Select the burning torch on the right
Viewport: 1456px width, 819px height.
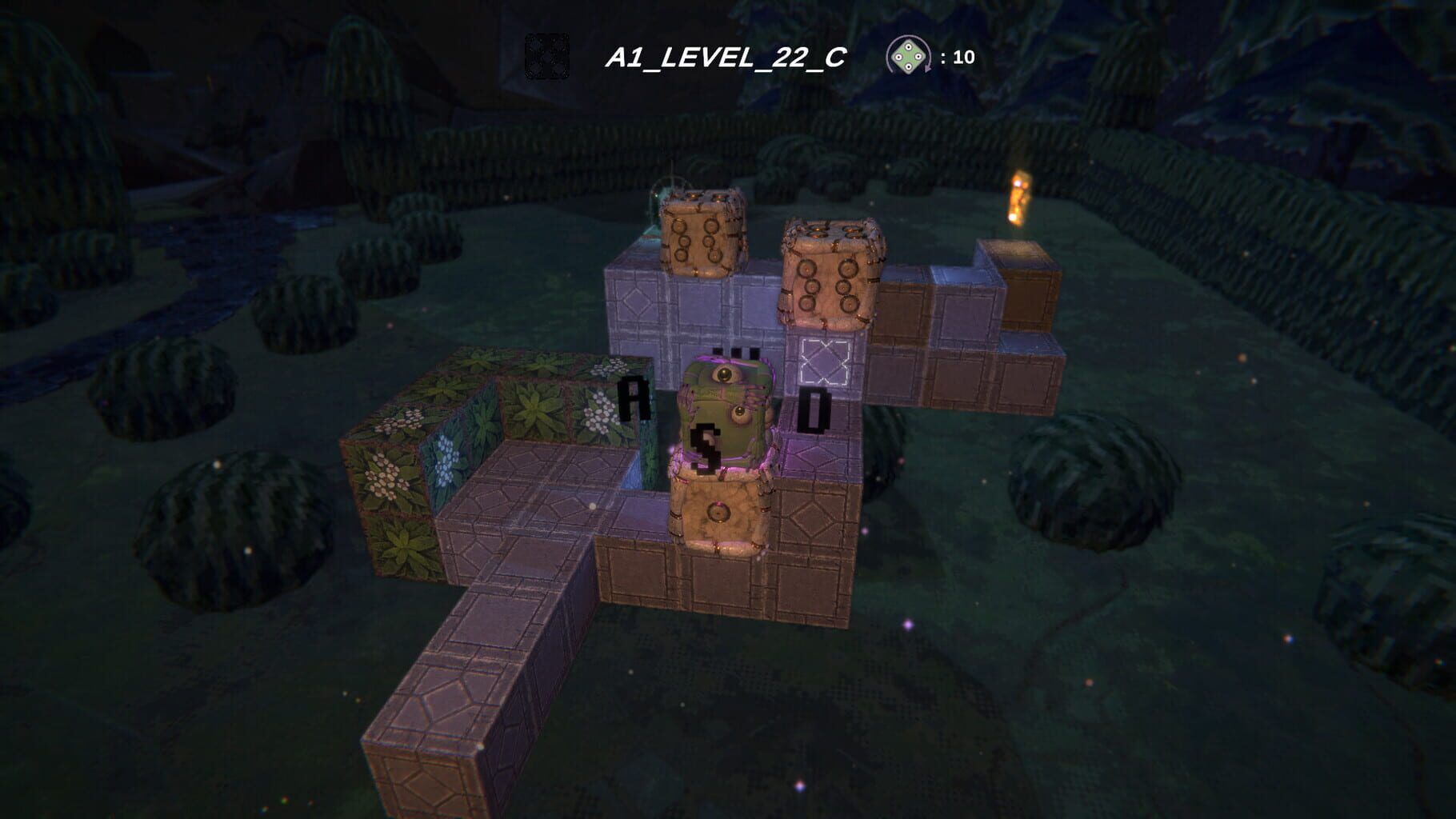click(x=1019, y=200)
